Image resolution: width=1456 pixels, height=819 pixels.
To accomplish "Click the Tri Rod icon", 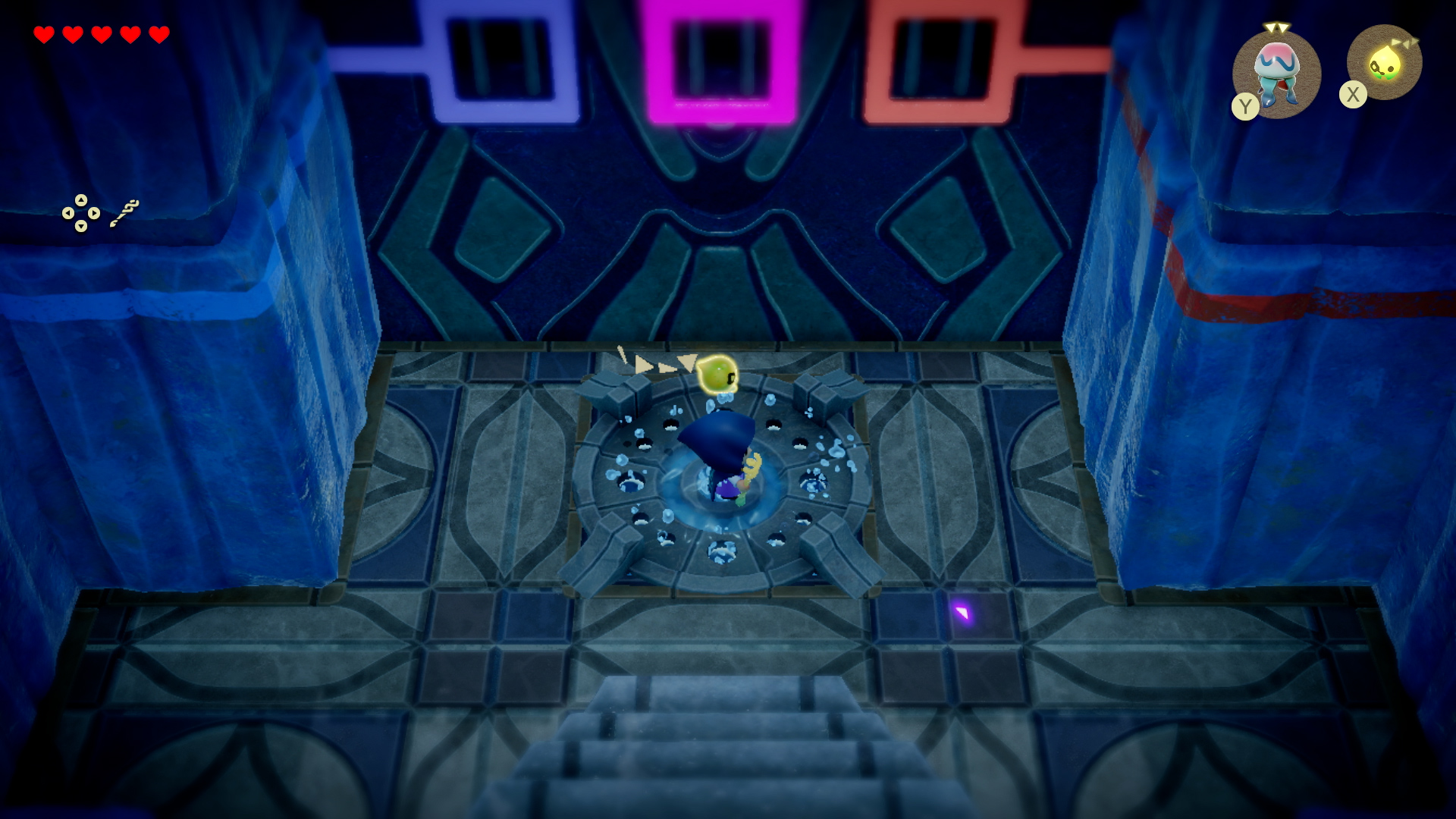I will [x=125, y=213].
